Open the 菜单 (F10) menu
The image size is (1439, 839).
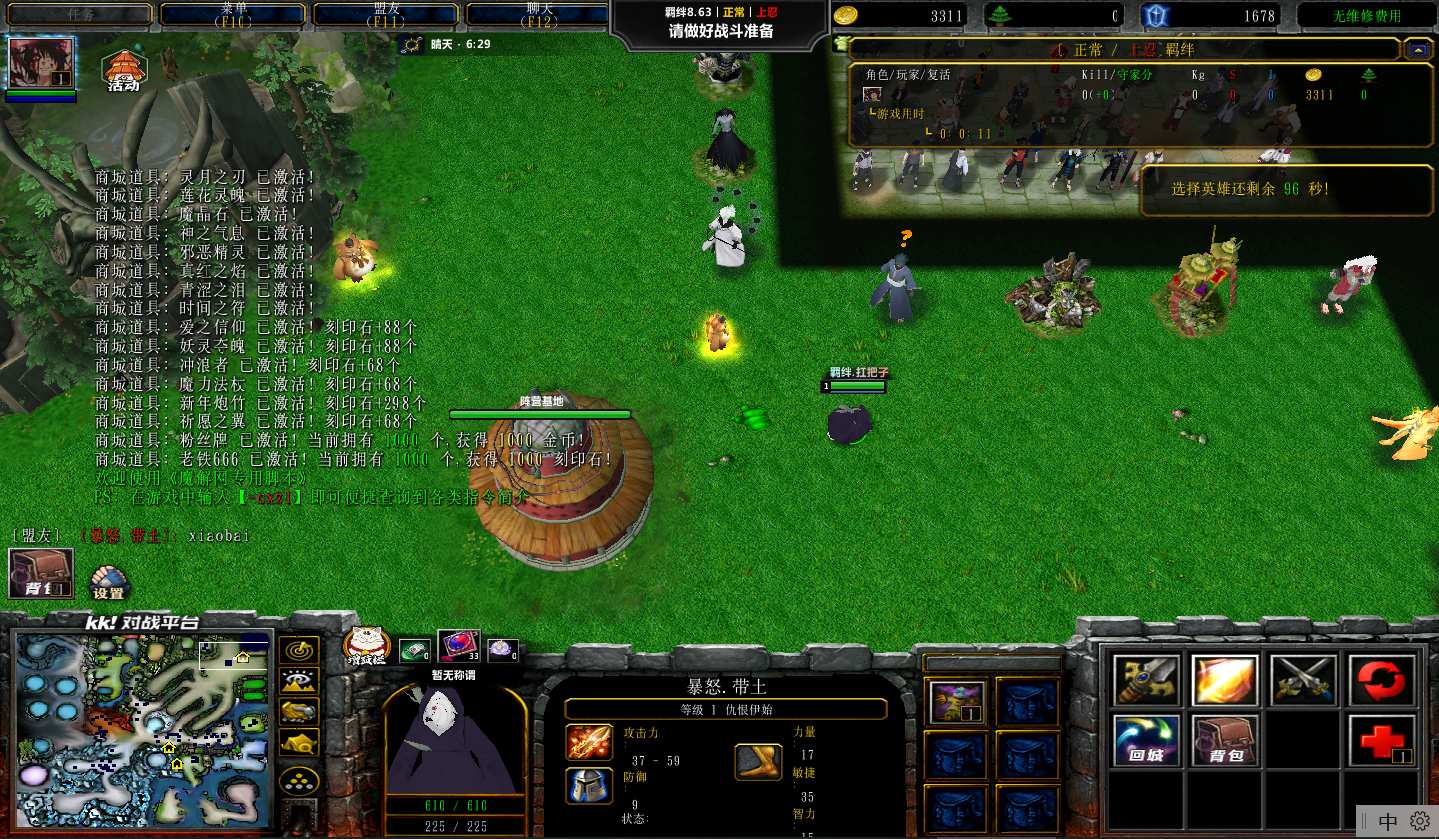(233, 14)
